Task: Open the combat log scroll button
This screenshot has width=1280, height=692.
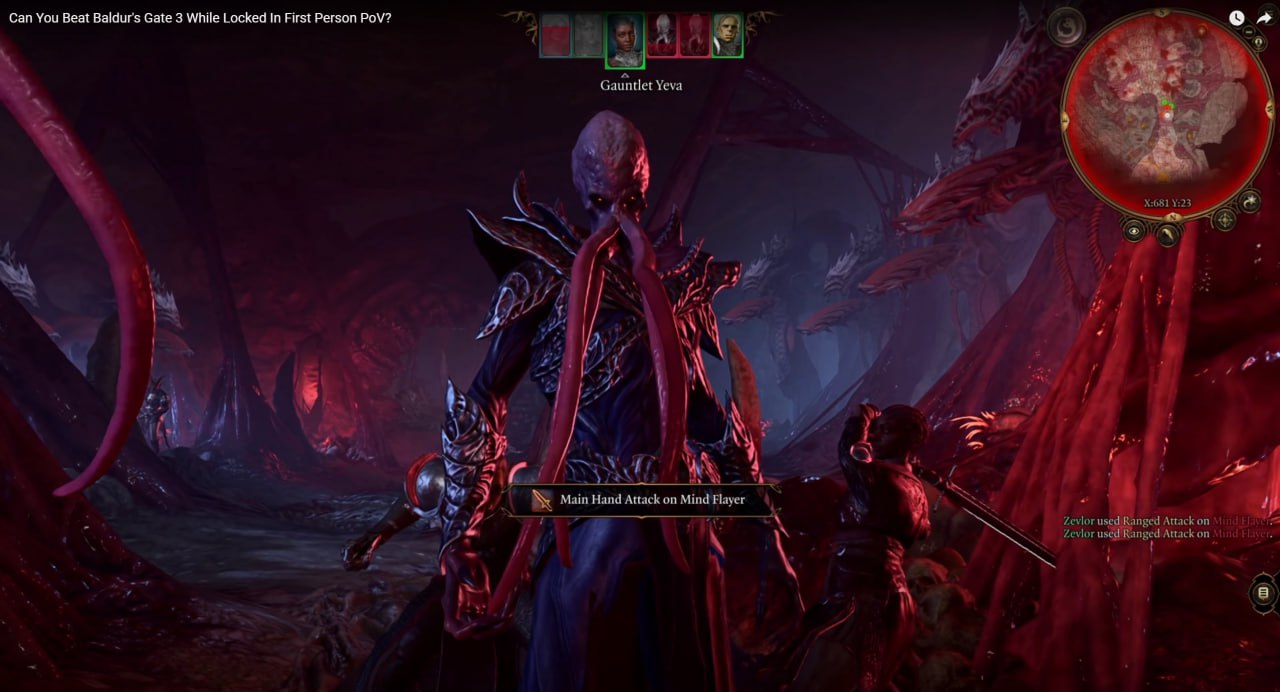Action: (1263, 594)
